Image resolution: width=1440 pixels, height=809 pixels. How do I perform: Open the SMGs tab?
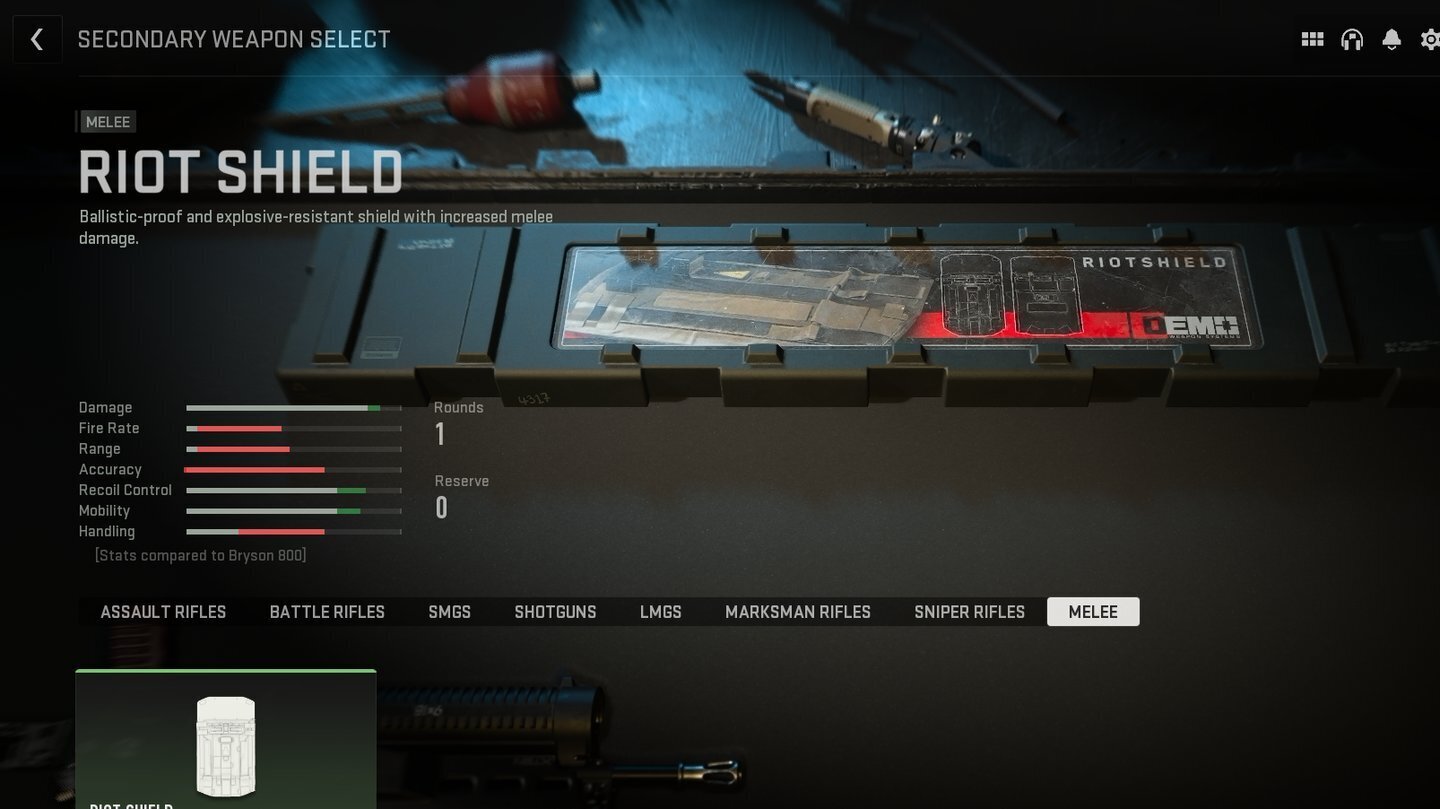click(x=449, y=612)
